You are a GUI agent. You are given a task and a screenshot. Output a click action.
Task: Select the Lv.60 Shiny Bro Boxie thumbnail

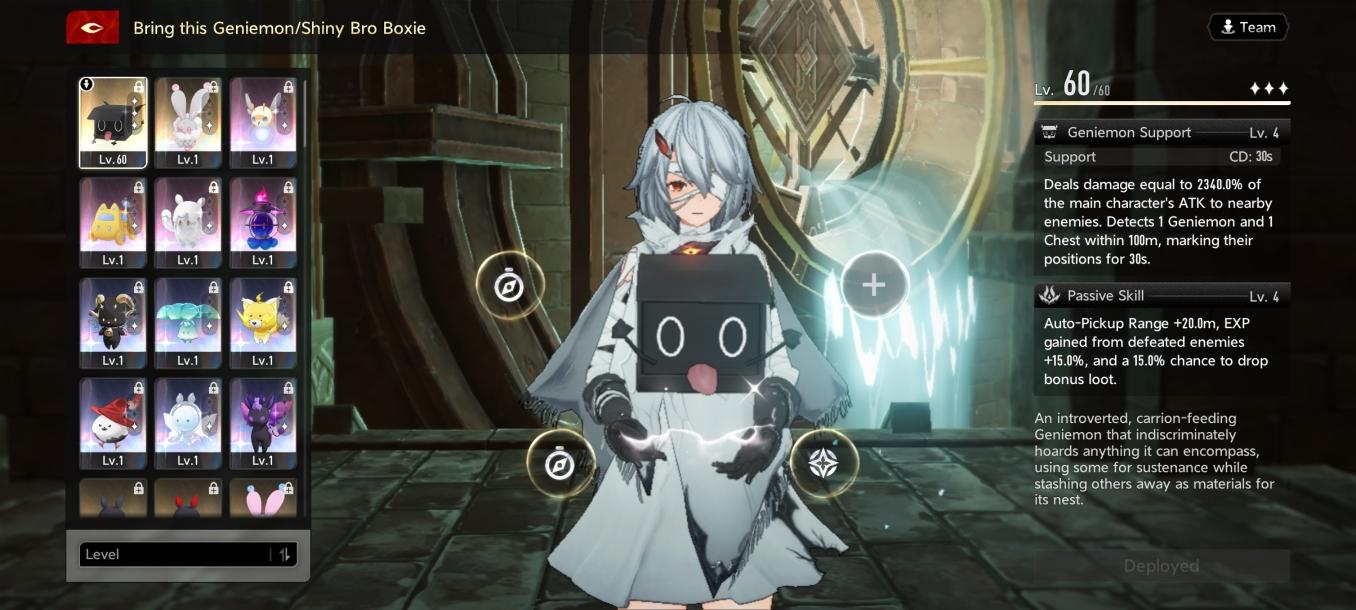113,122
